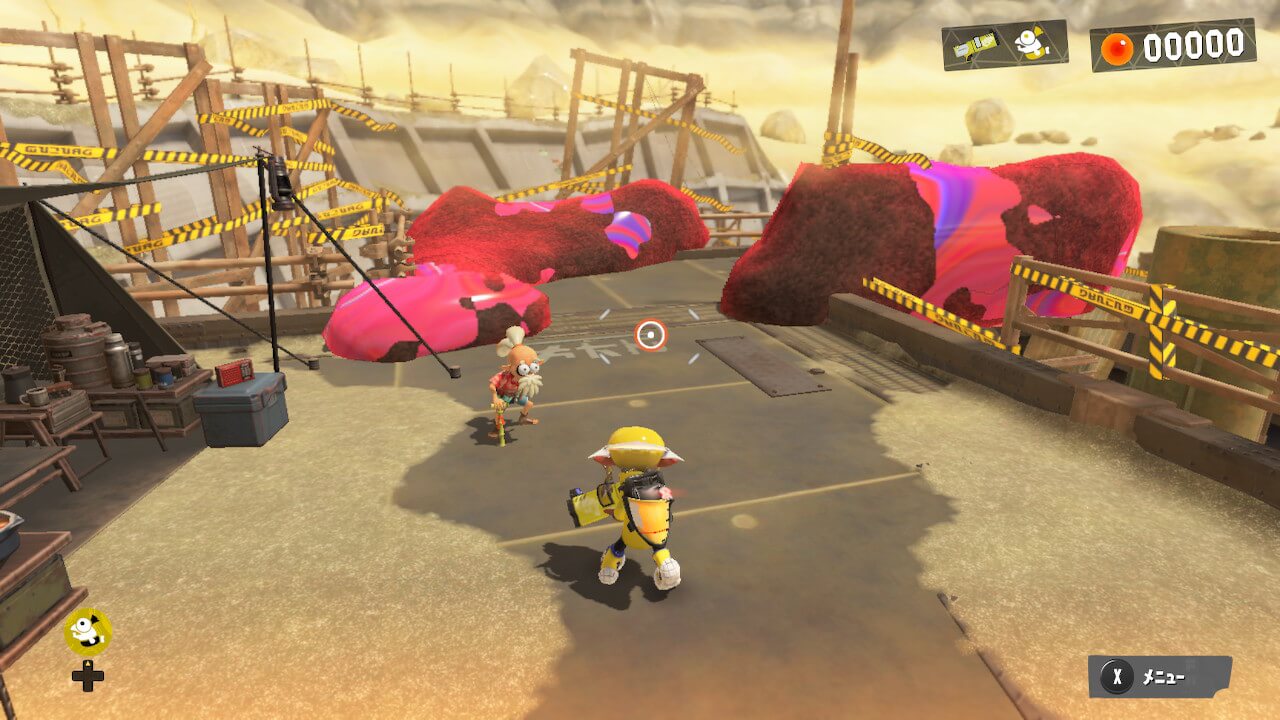The width and height of the screenshot is (1280, 720).
Task: Open the メニュー menu
Action: tap(1159, 677)
